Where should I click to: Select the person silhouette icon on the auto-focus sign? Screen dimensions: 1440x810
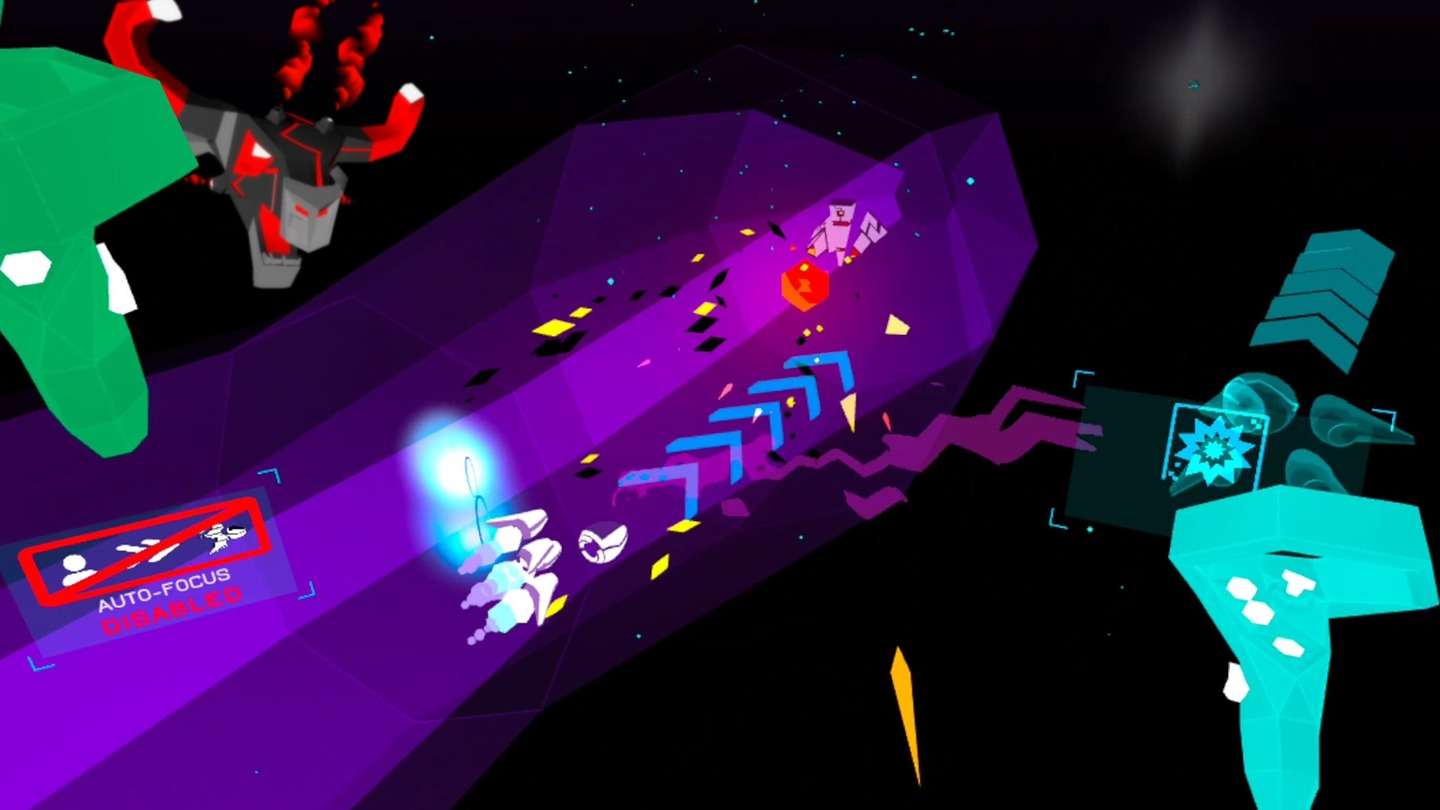point(75,568)
